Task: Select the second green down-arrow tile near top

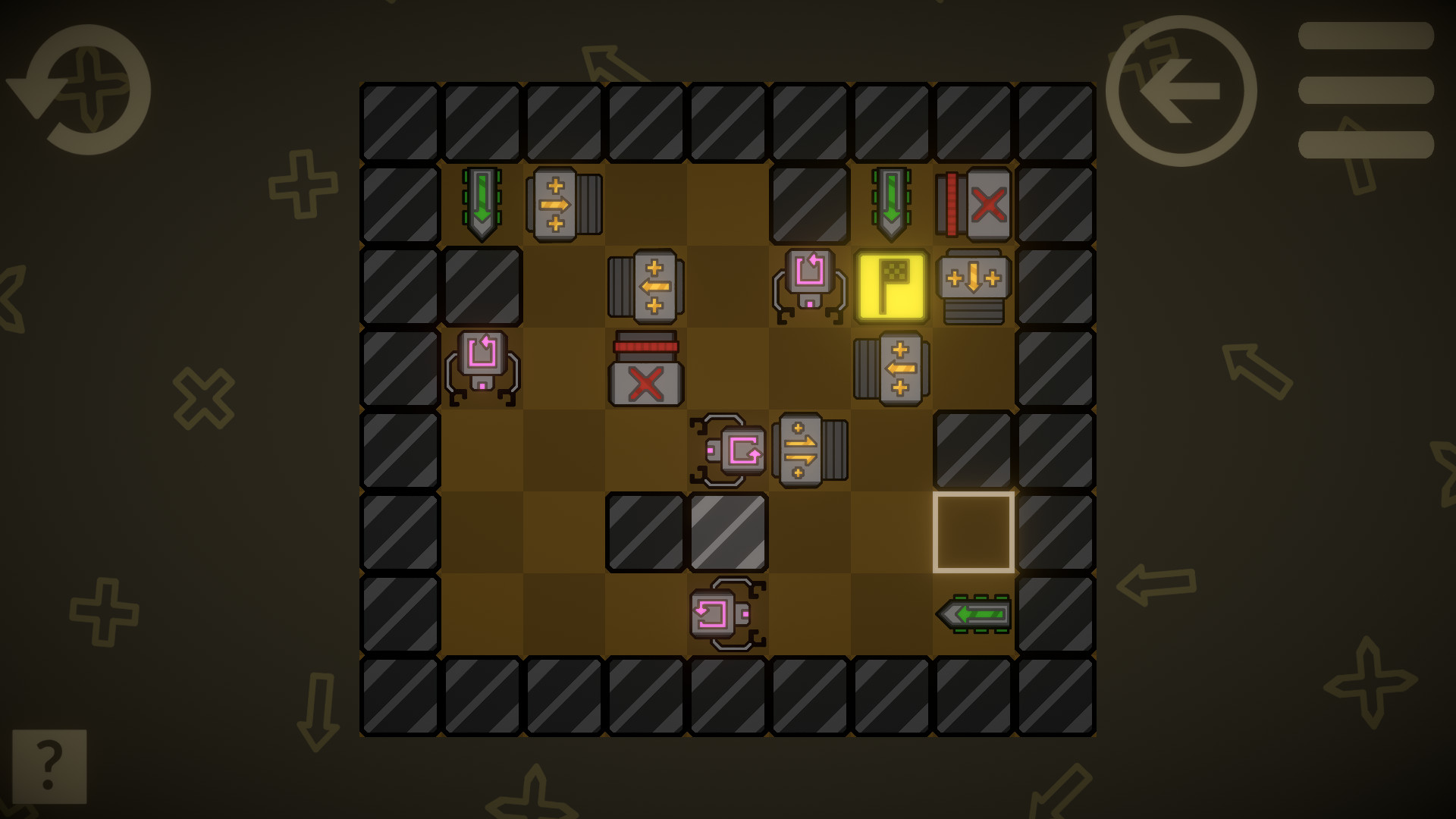Action: click(892, 202)
